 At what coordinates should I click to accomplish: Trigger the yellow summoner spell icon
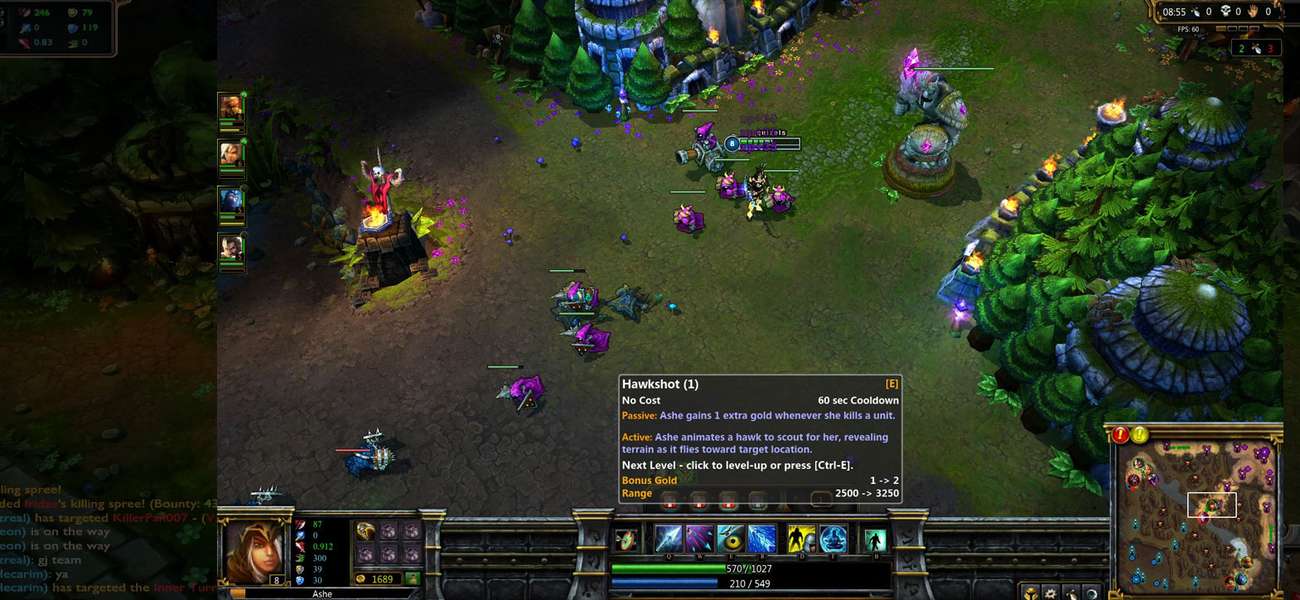click(x=801, y=539)
